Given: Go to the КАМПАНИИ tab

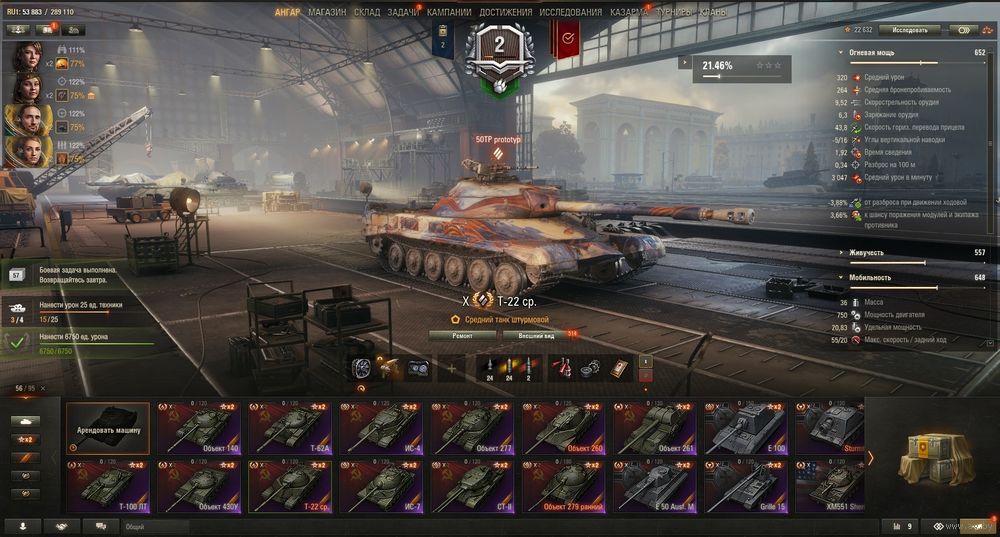Looking at the screenshot, I should [450, 12].
